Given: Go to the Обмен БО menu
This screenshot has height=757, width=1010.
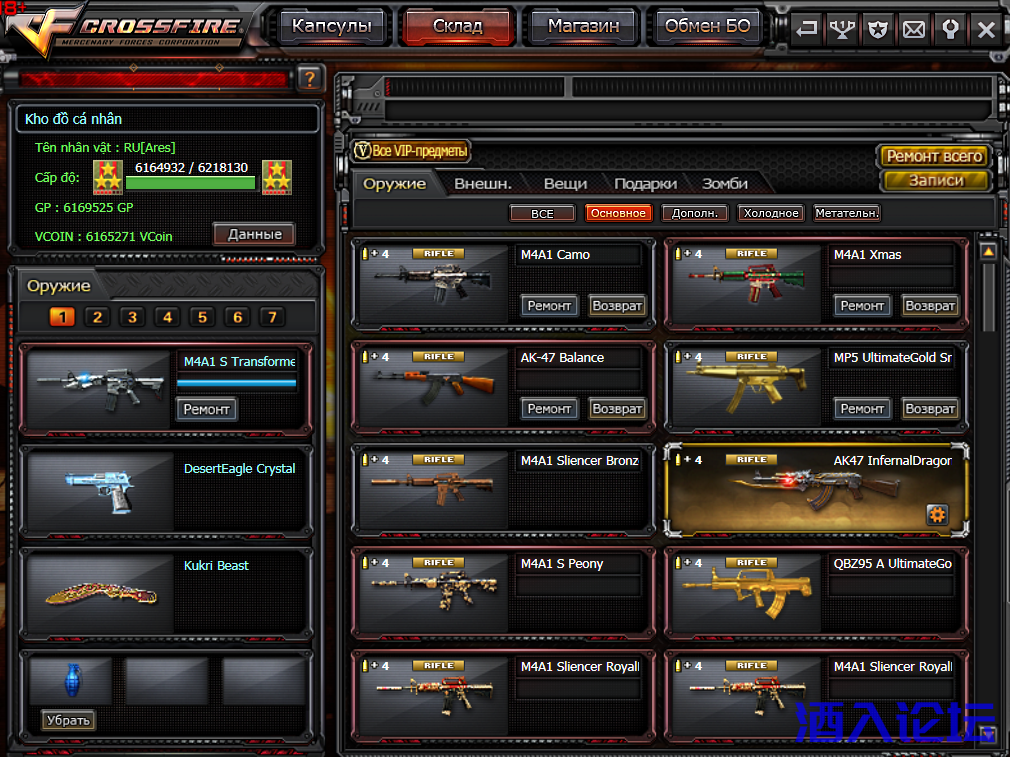Looking at the screenshot, I should click(706, 27).
